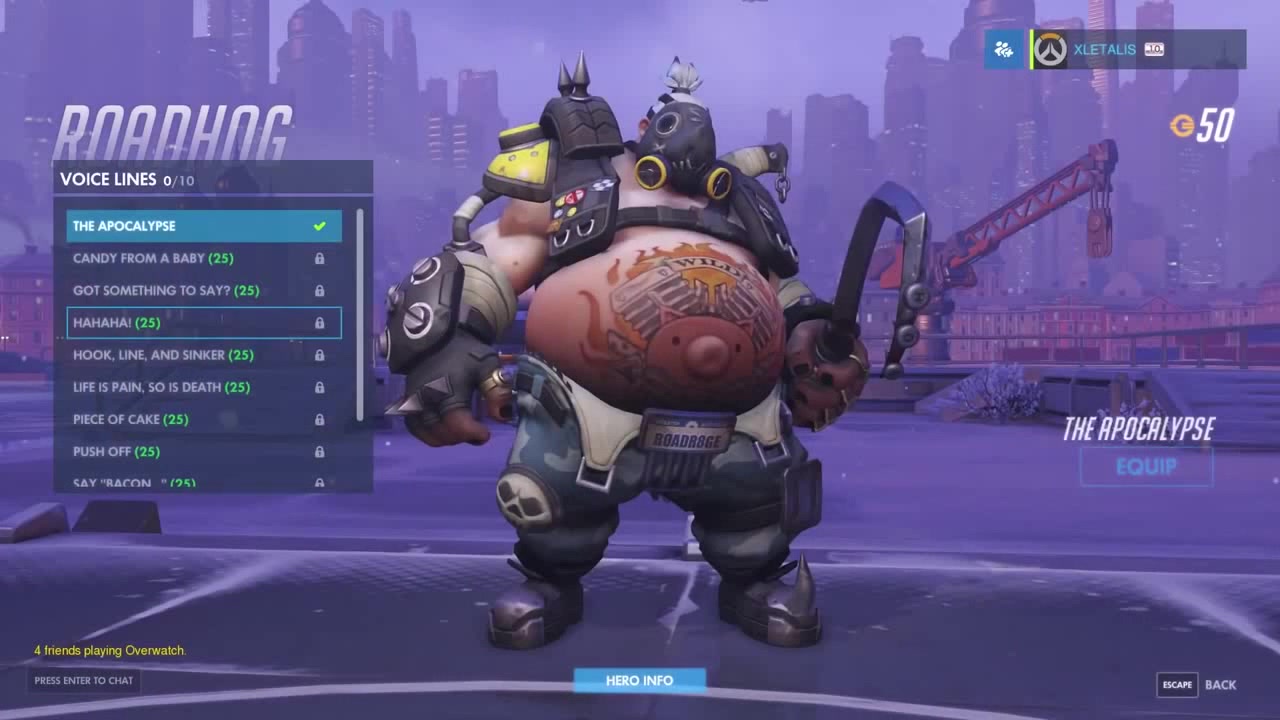Click the XLETALIS player name

point(1105,48)
